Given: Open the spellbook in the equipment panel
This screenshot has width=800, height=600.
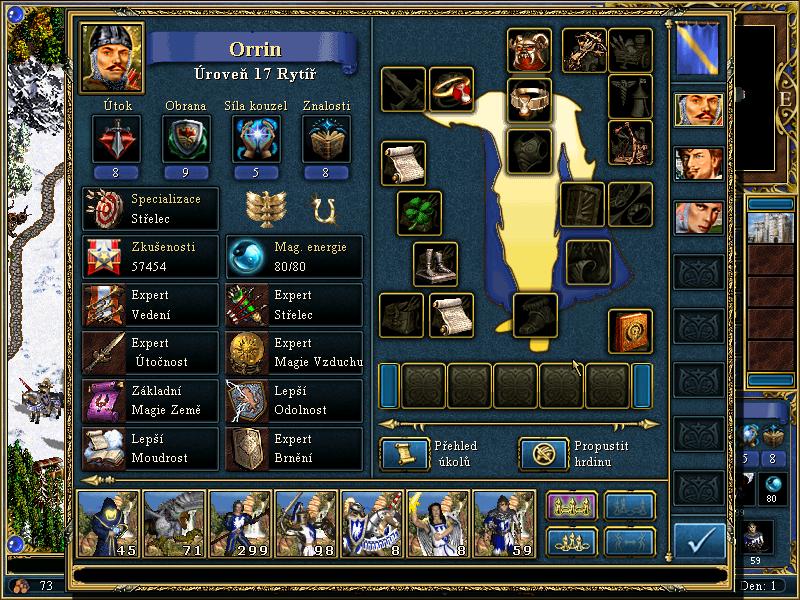Looking at the screenshot, I should coord(630,331).
